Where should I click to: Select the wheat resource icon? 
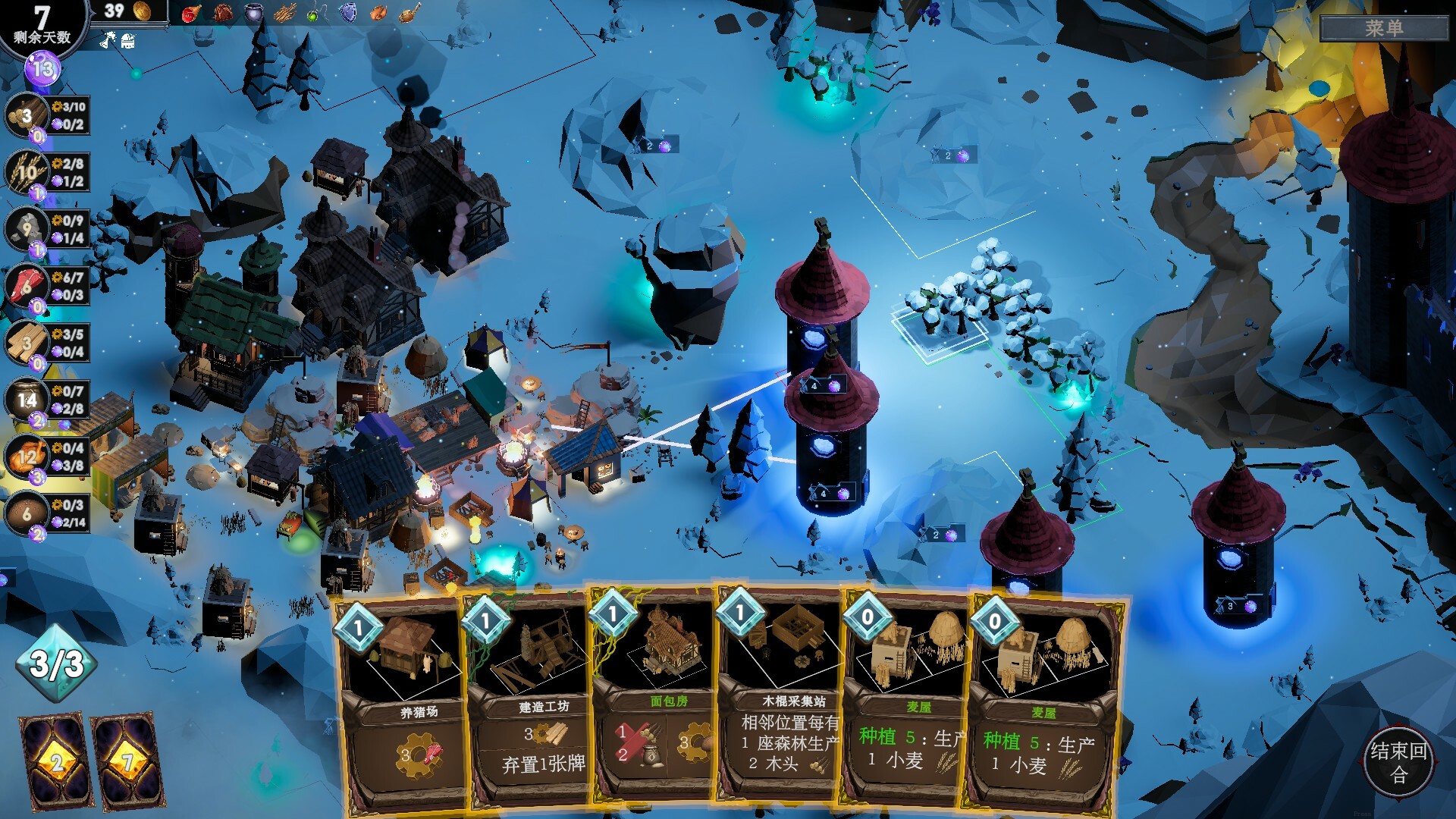click(x=27, y=172)
